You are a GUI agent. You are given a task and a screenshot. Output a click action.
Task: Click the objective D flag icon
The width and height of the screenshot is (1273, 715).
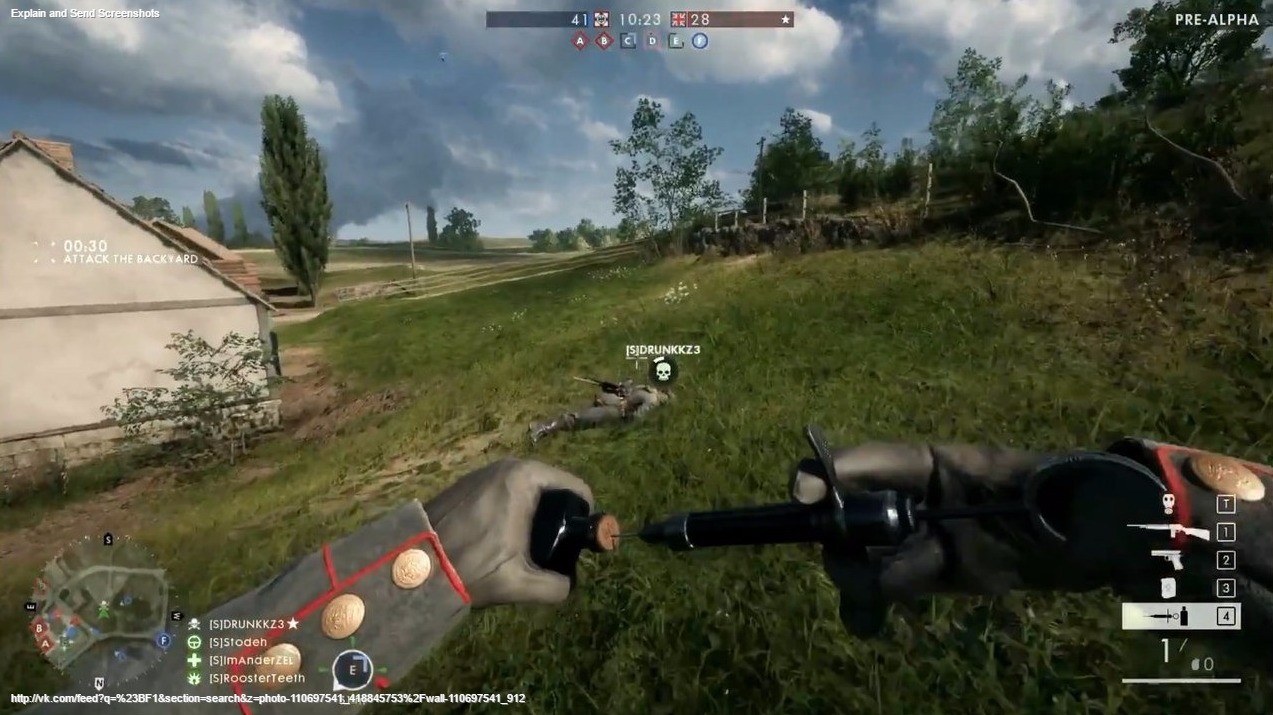(652, 41)
